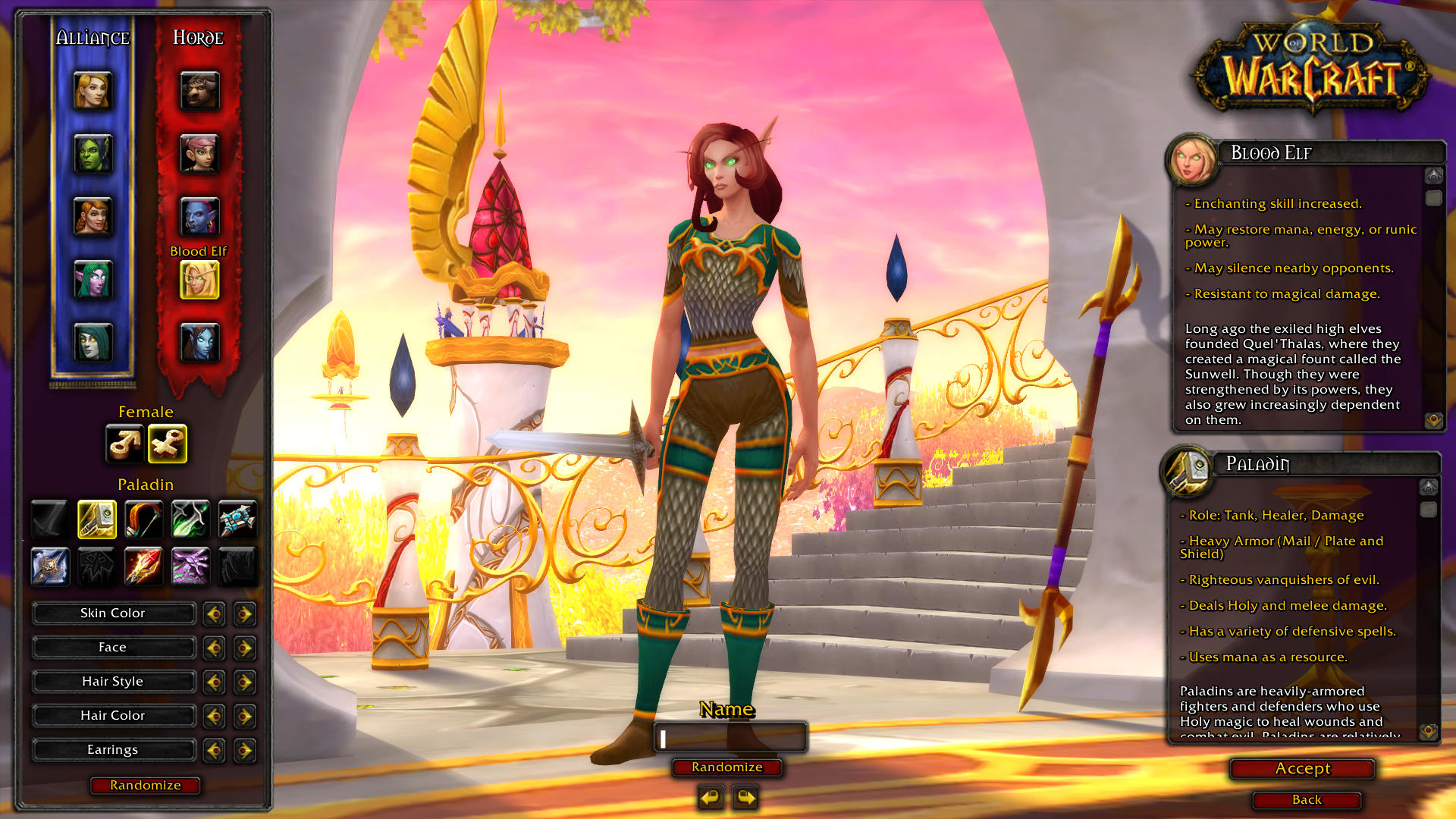This screenshot has height=819, width=1456.
Task: Switch to the Alliance faction banner
Action: (x=93, y=36)
